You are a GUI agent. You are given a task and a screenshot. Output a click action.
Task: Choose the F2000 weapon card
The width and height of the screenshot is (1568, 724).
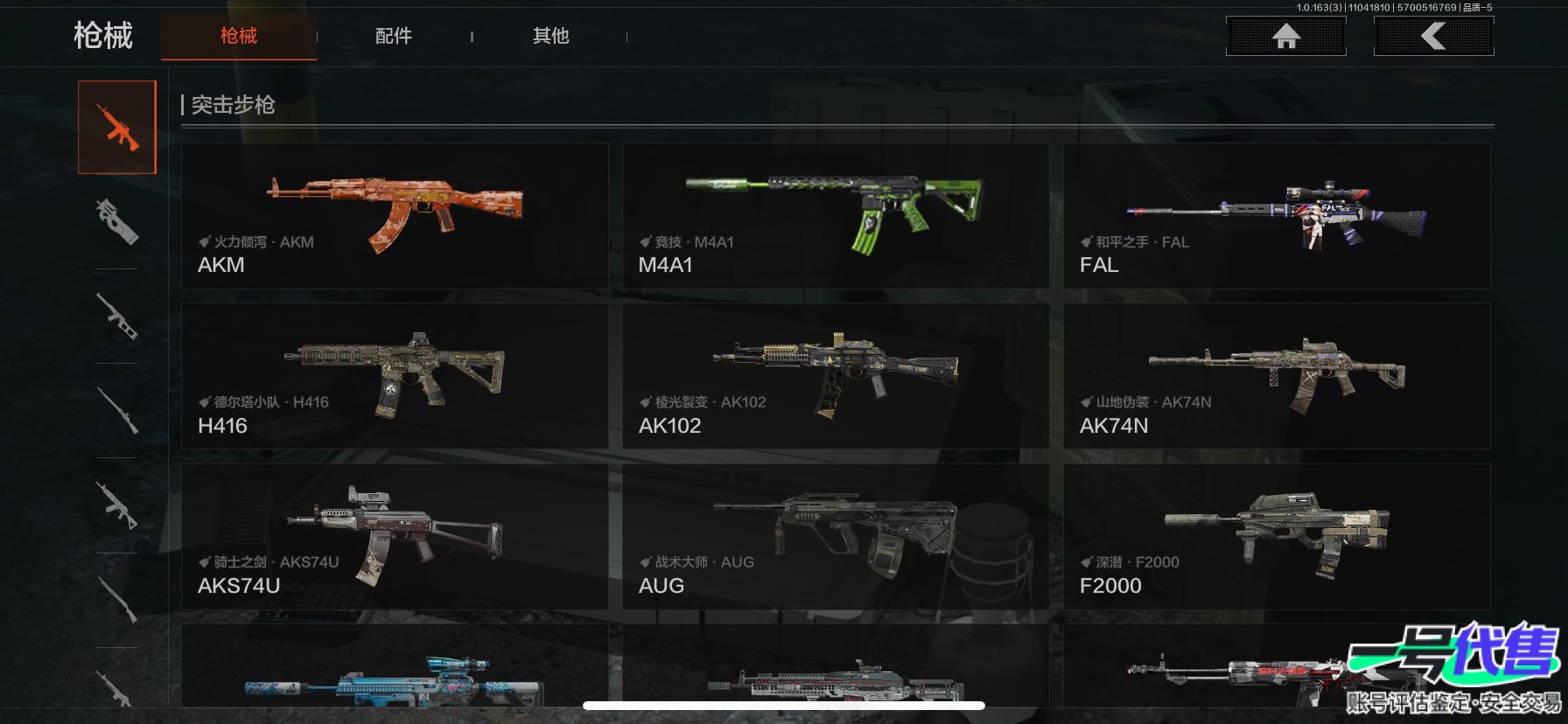coord(1277,536)
